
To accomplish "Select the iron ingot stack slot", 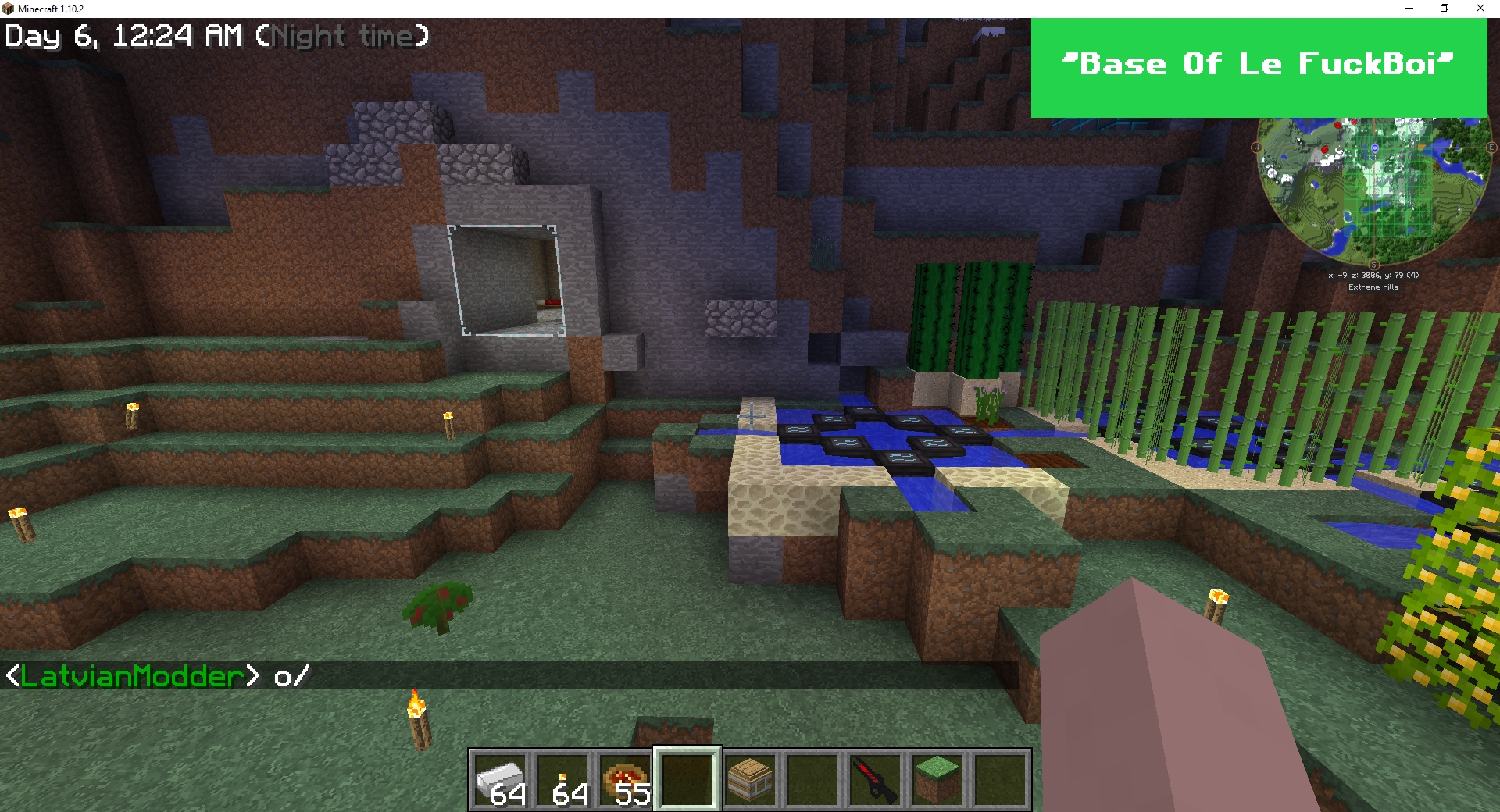I will click(501, 779).
